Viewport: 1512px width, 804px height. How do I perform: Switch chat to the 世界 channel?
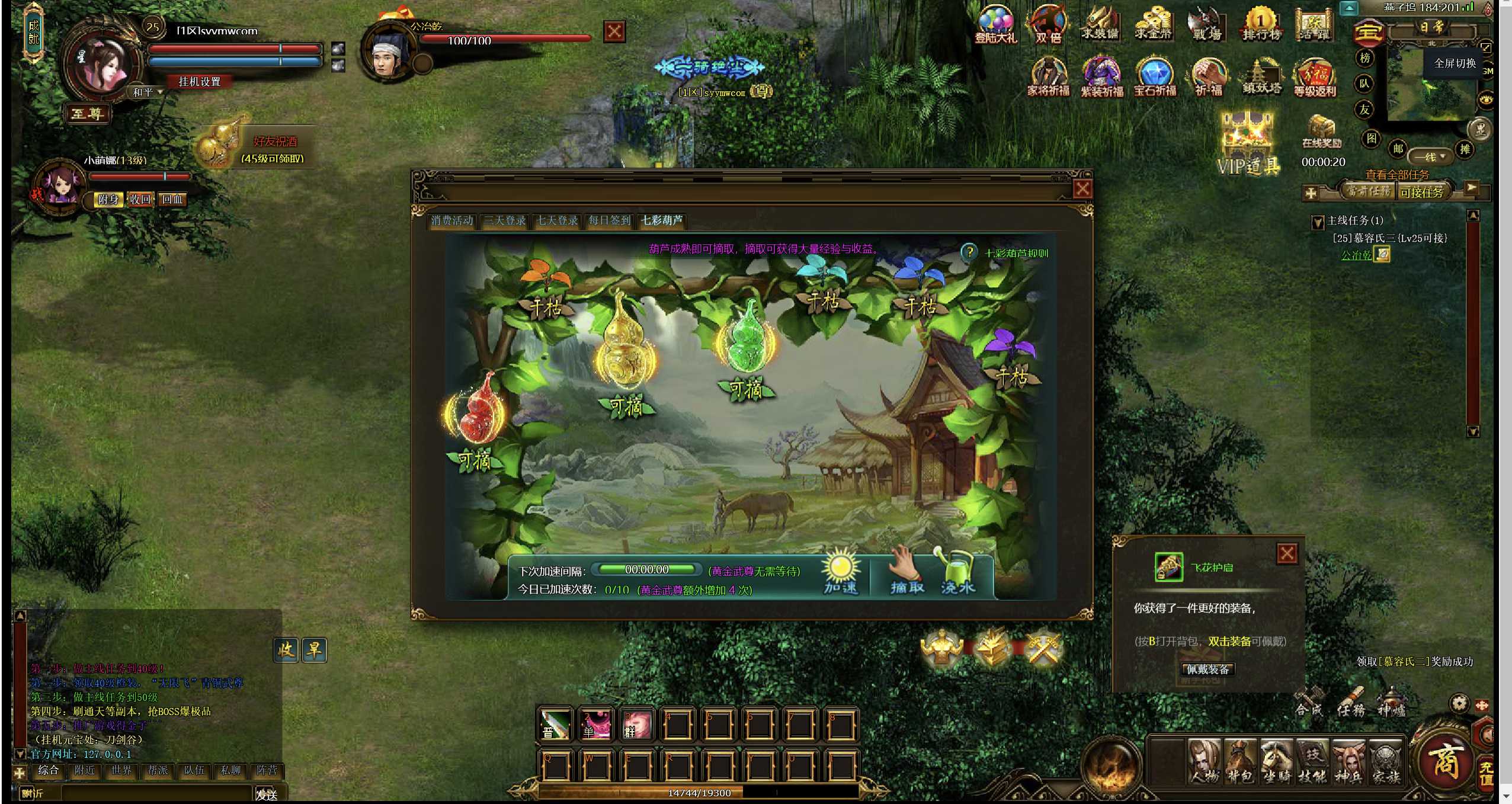pyautogui.click(x=121, y=770)
